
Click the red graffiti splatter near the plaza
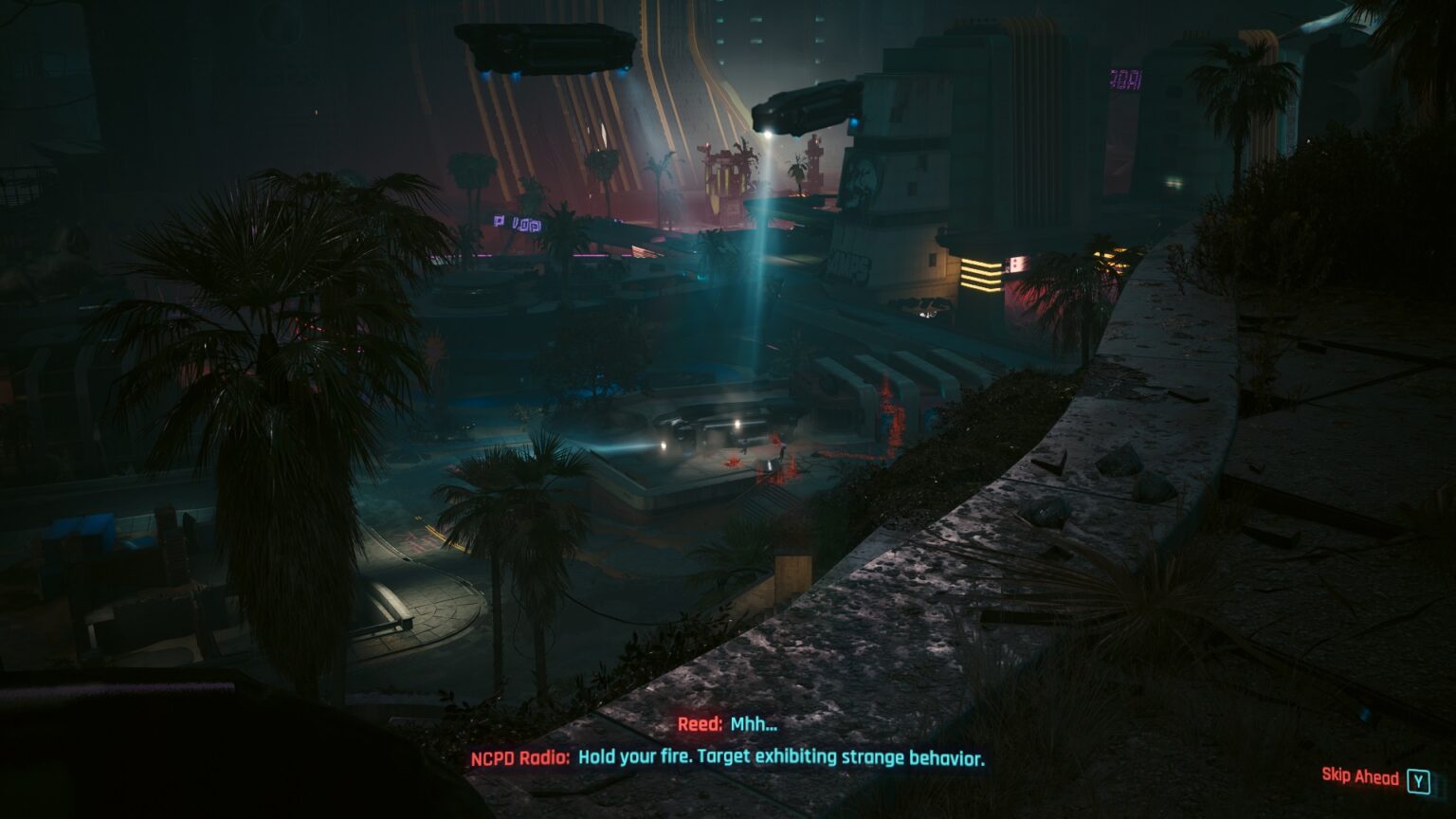(x=732, y=462)
